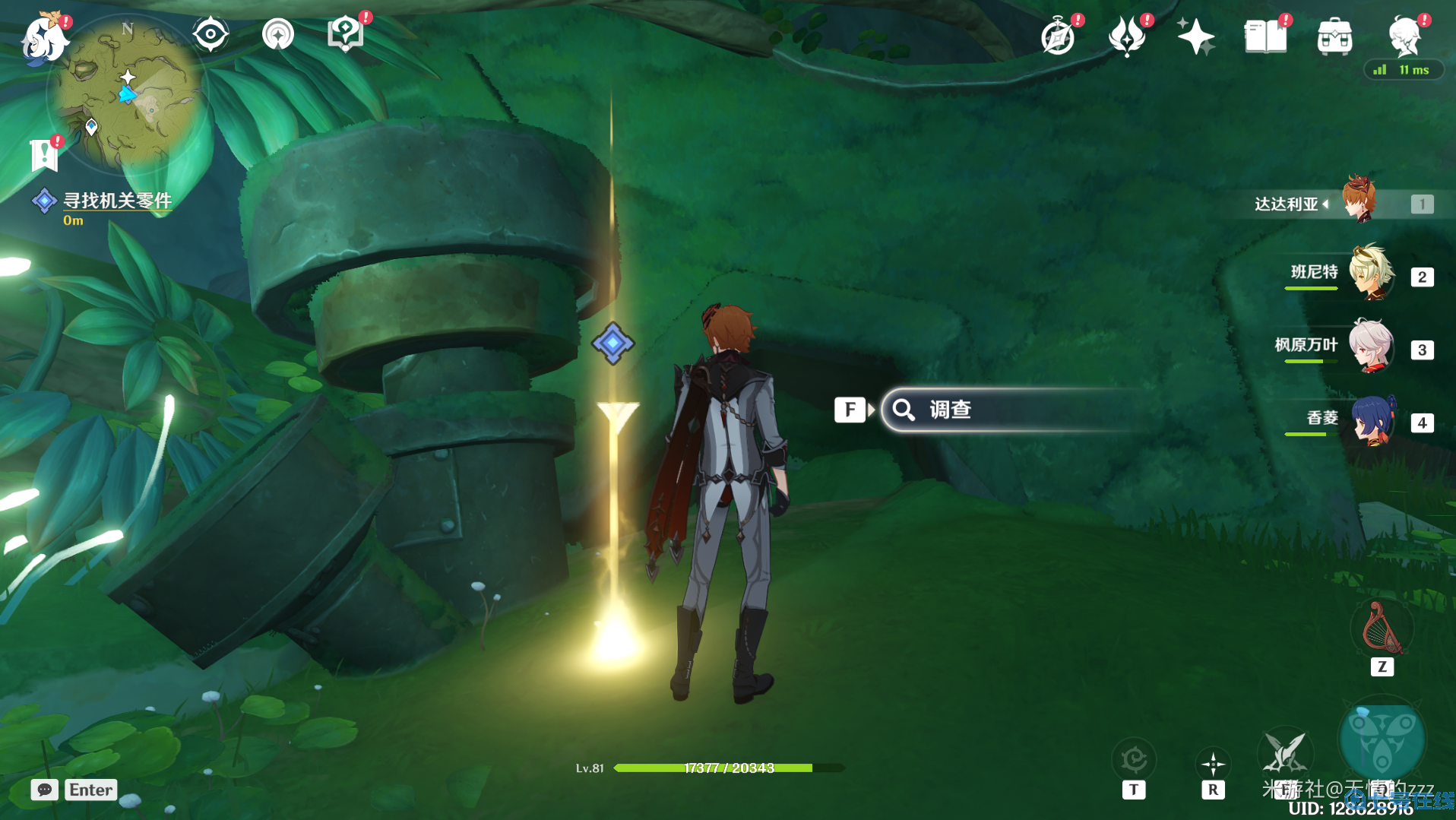Activate the elemental burst icon
Viewport: 1456px width, 820px height.
[1382, 739]
